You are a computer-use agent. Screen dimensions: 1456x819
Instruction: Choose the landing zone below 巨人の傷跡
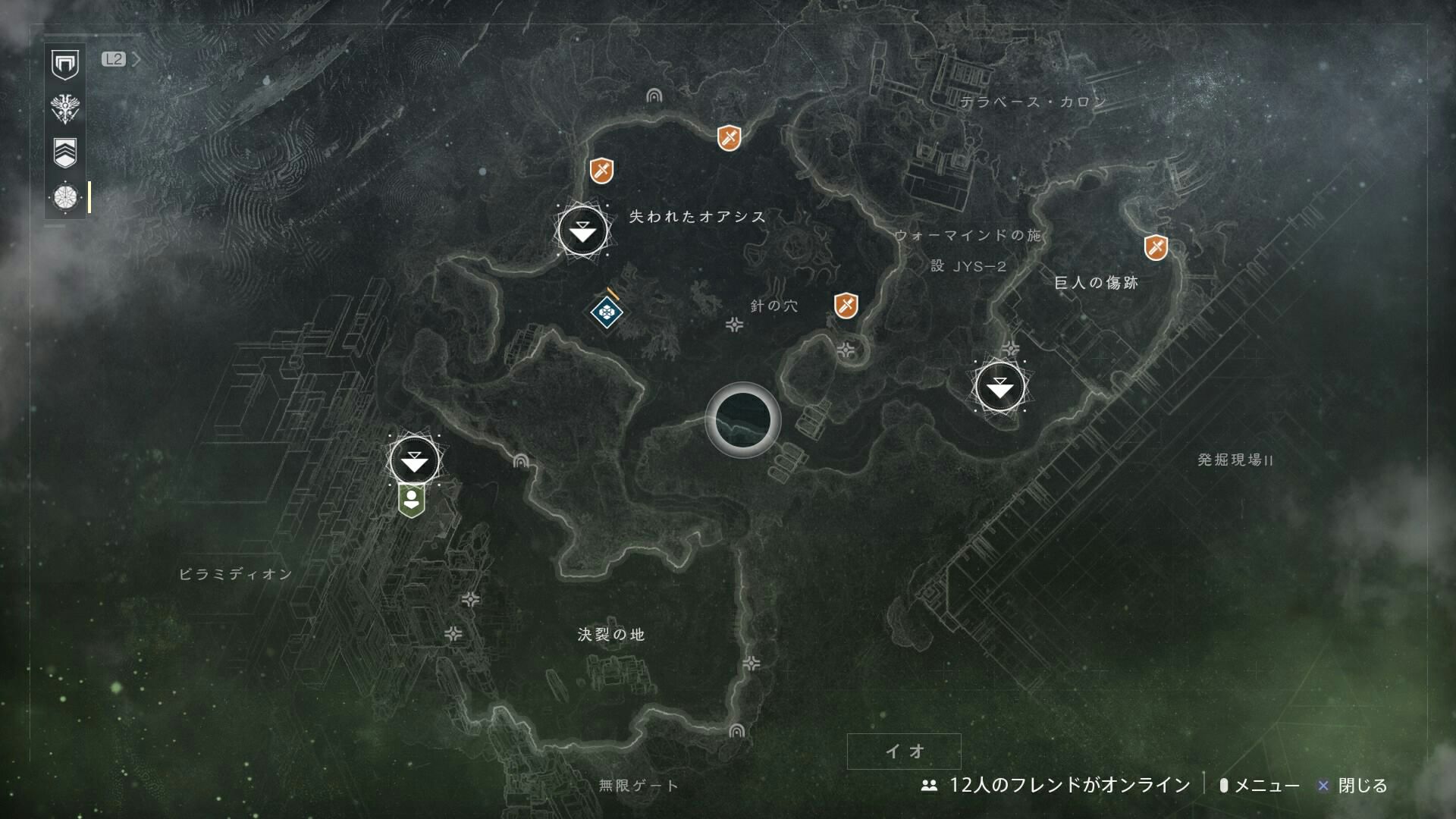pyautogui.click(x=999, y=388)
